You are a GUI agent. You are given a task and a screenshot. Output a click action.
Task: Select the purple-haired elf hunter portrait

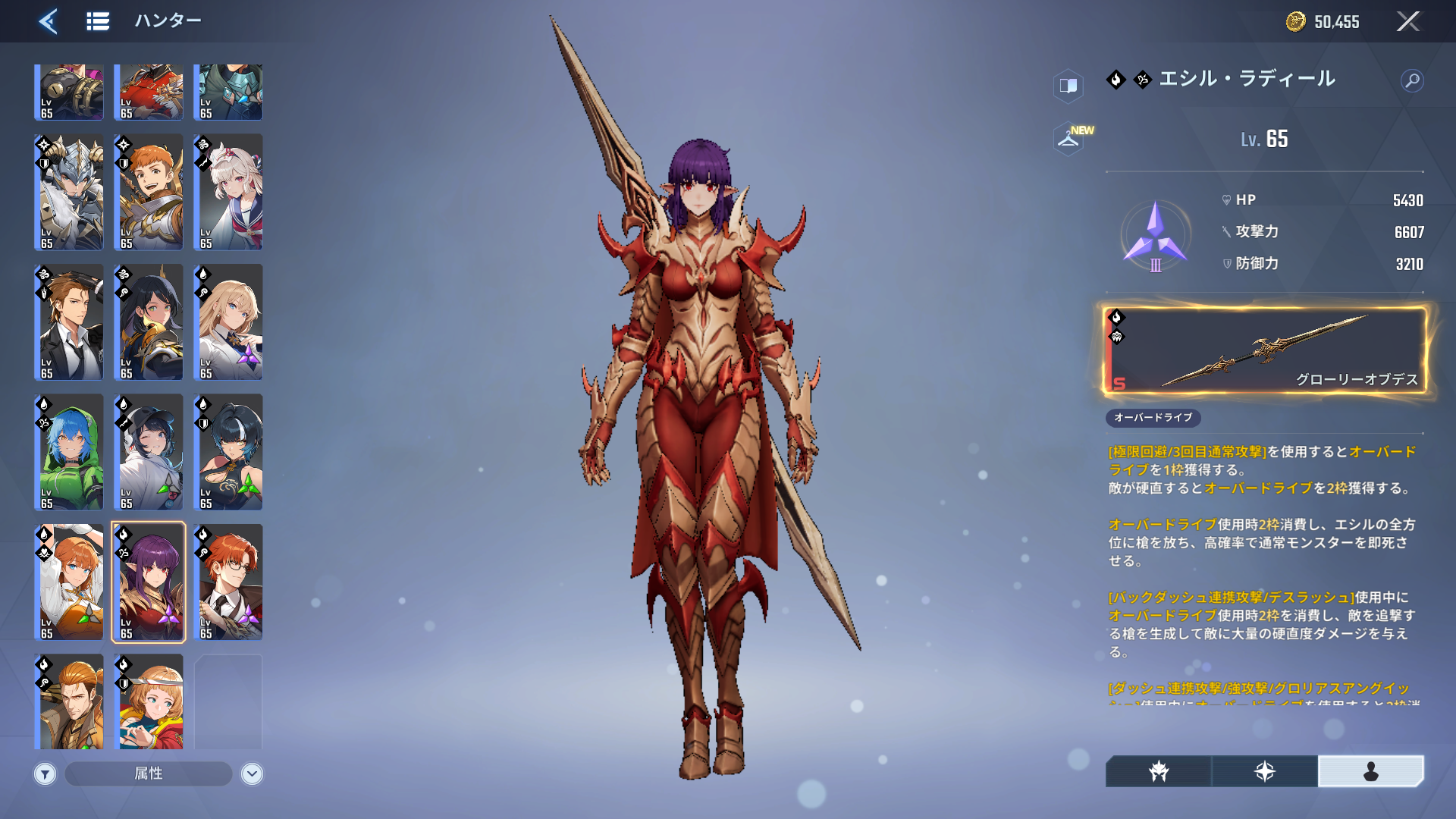point(149,582)
